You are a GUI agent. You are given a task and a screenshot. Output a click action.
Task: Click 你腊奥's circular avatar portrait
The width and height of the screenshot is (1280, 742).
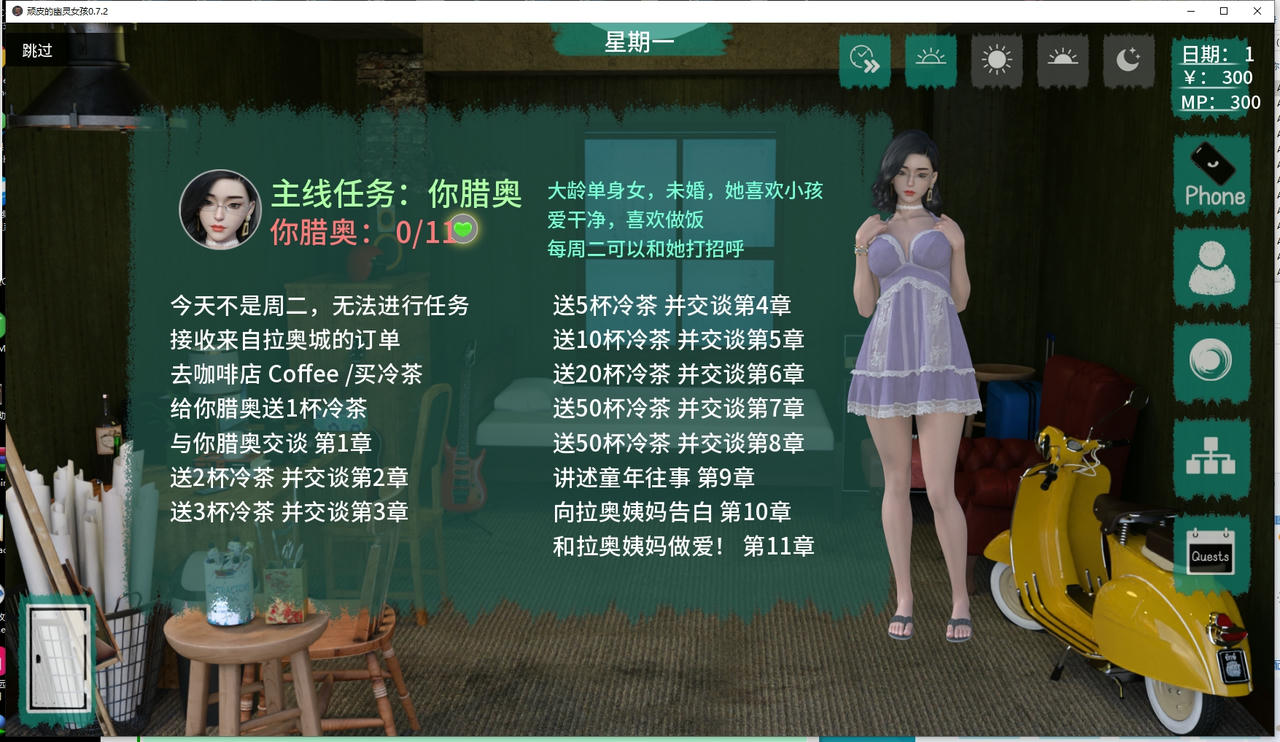click(220, 209)
